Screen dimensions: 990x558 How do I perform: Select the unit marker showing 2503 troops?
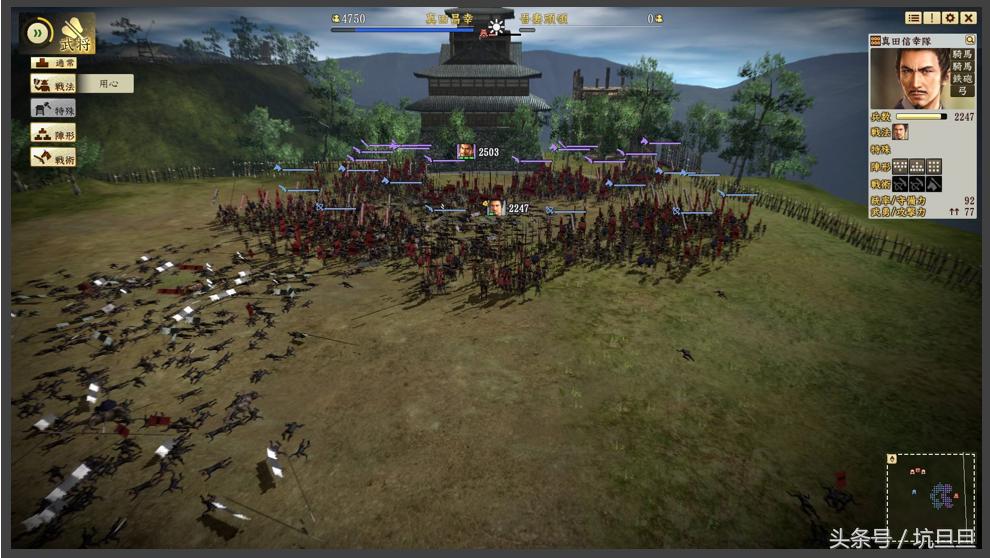(x=466, y=151)
